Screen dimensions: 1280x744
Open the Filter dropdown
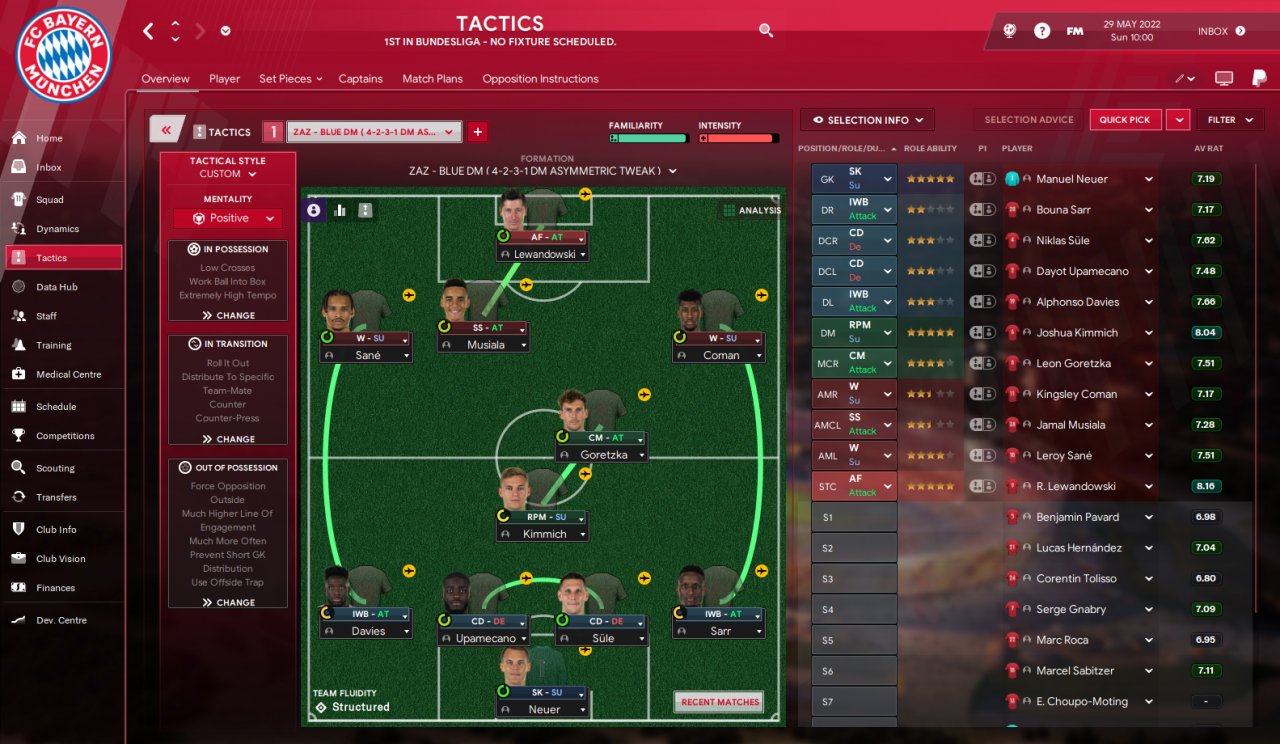click(x=1229, y=120)
